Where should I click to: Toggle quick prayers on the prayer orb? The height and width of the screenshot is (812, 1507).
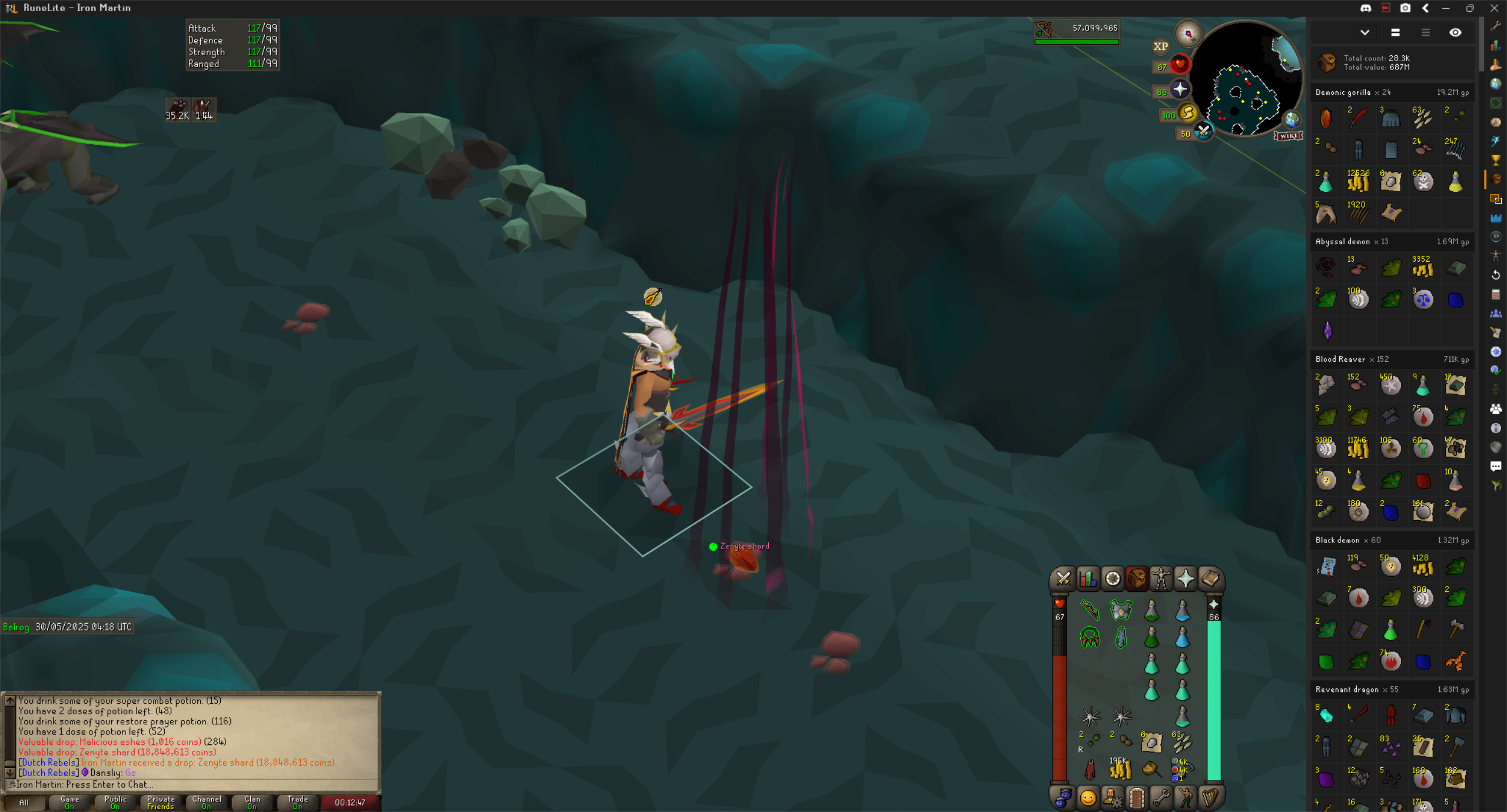click(x=1180, y=89)
